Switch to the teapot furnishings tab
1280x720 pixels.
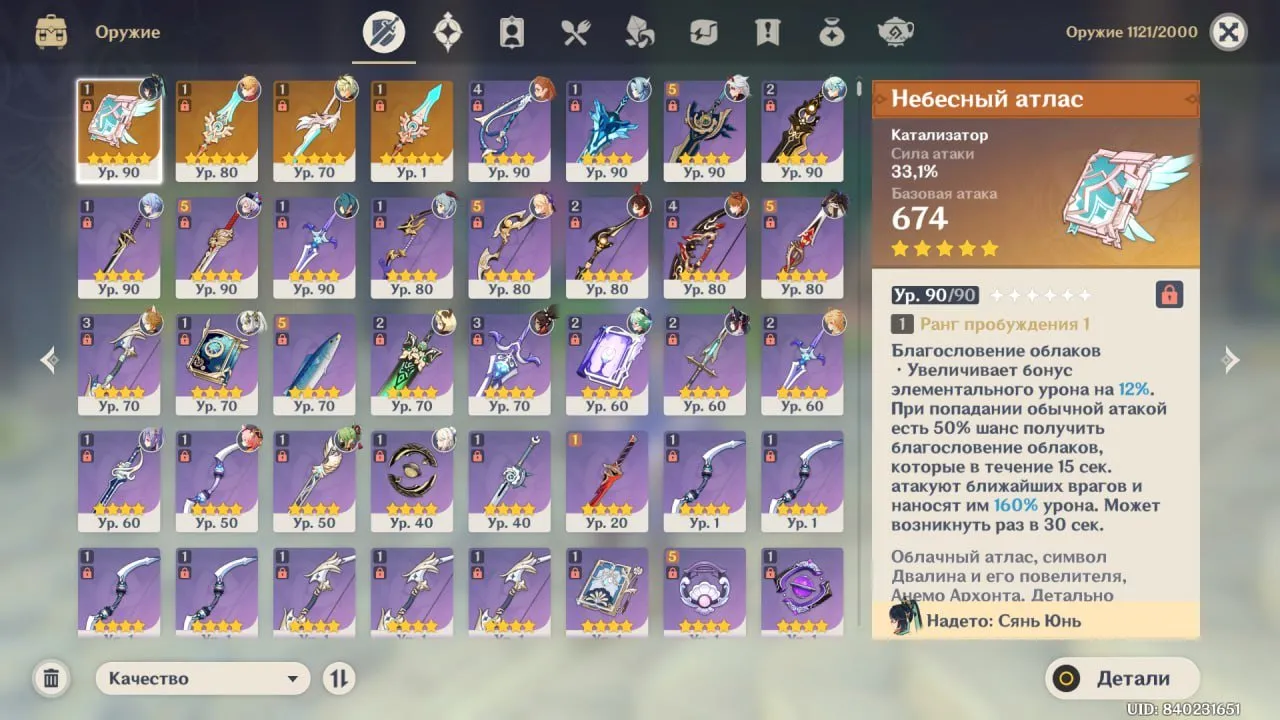coord(896,32)
